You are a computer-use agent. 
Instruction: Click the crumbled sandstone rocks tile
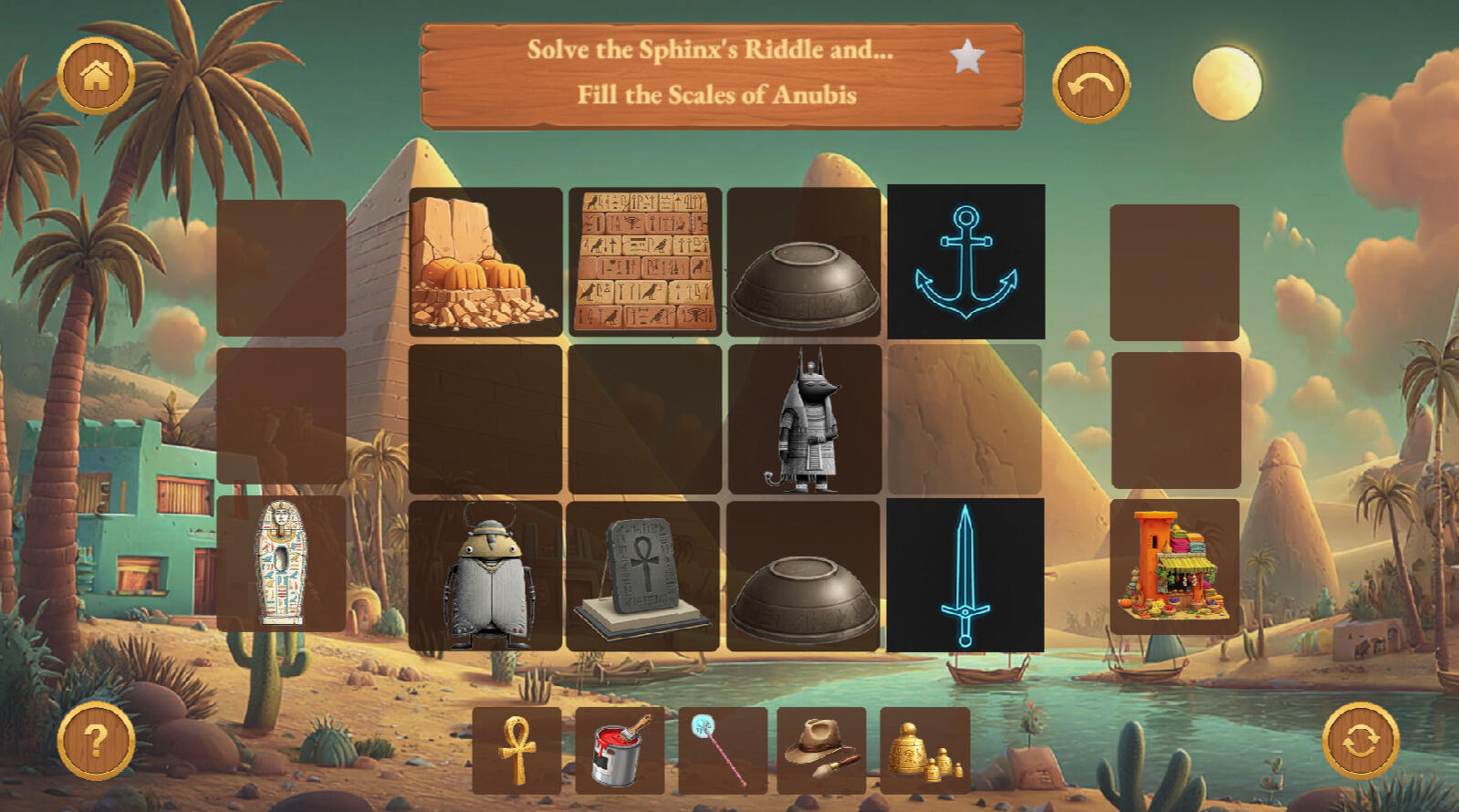(x=485, y=262)
